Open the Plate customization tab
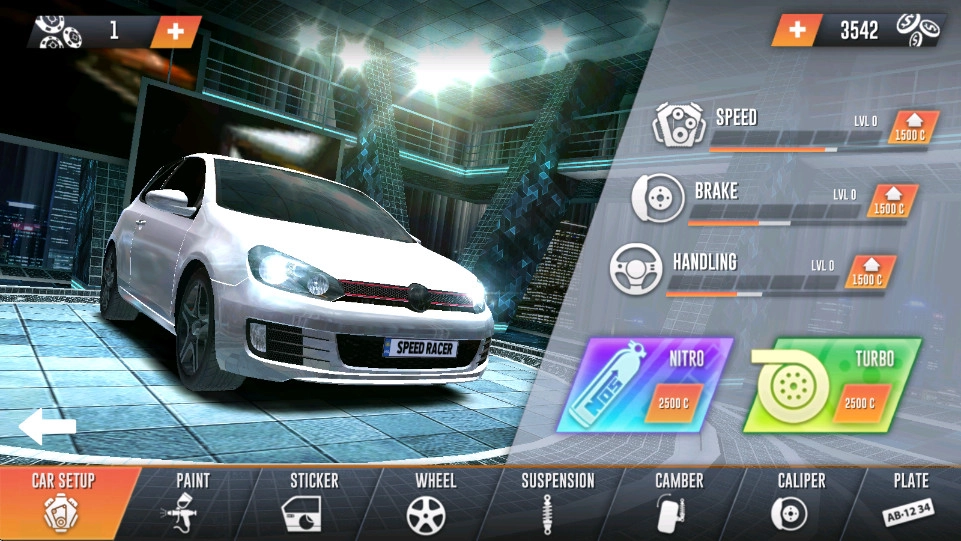Image resolution: width=961 pixels, height=541 pixels. click(x=910, y=502)
